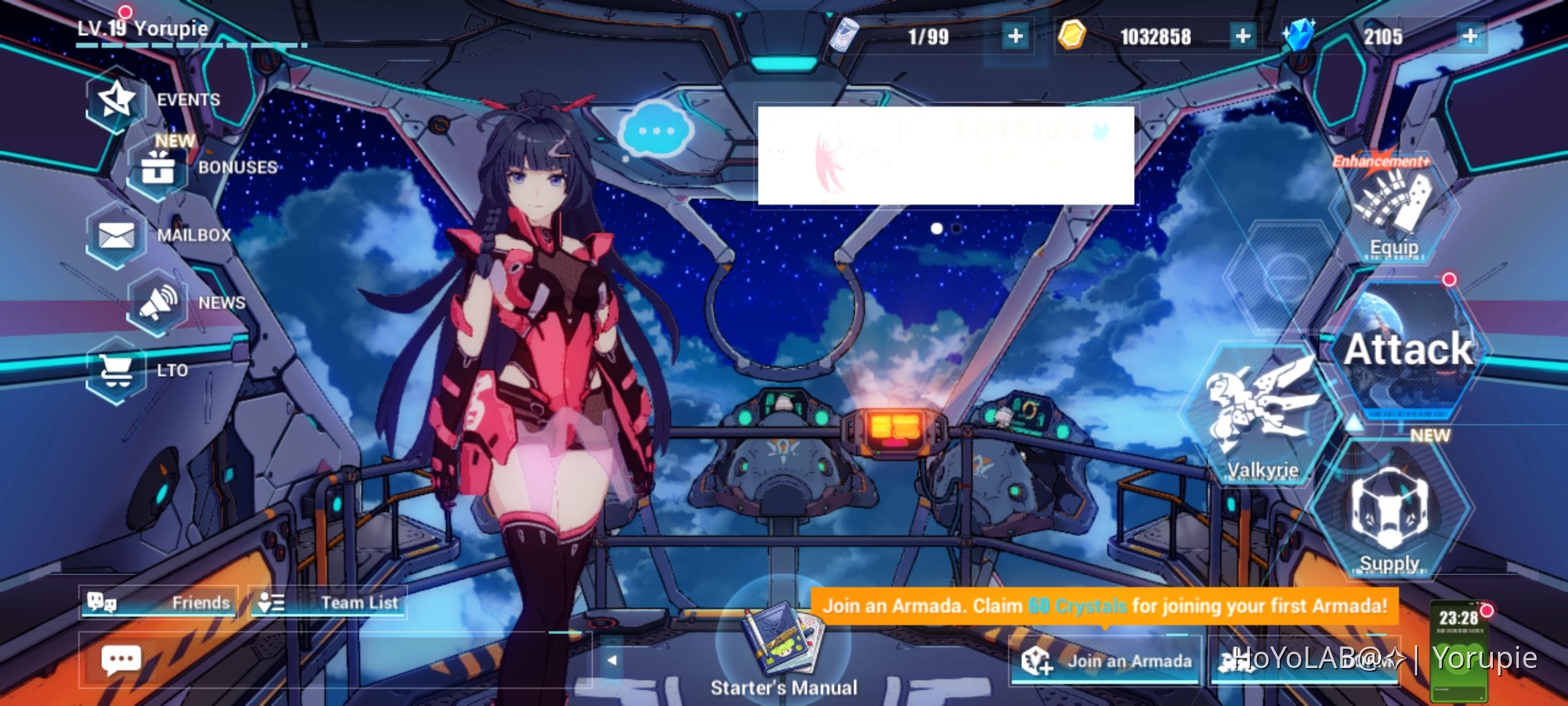This screenshot has width=1568, height=706.
Task: Purchase coins using the plus icon
Action: click(x=1243, y=37)
